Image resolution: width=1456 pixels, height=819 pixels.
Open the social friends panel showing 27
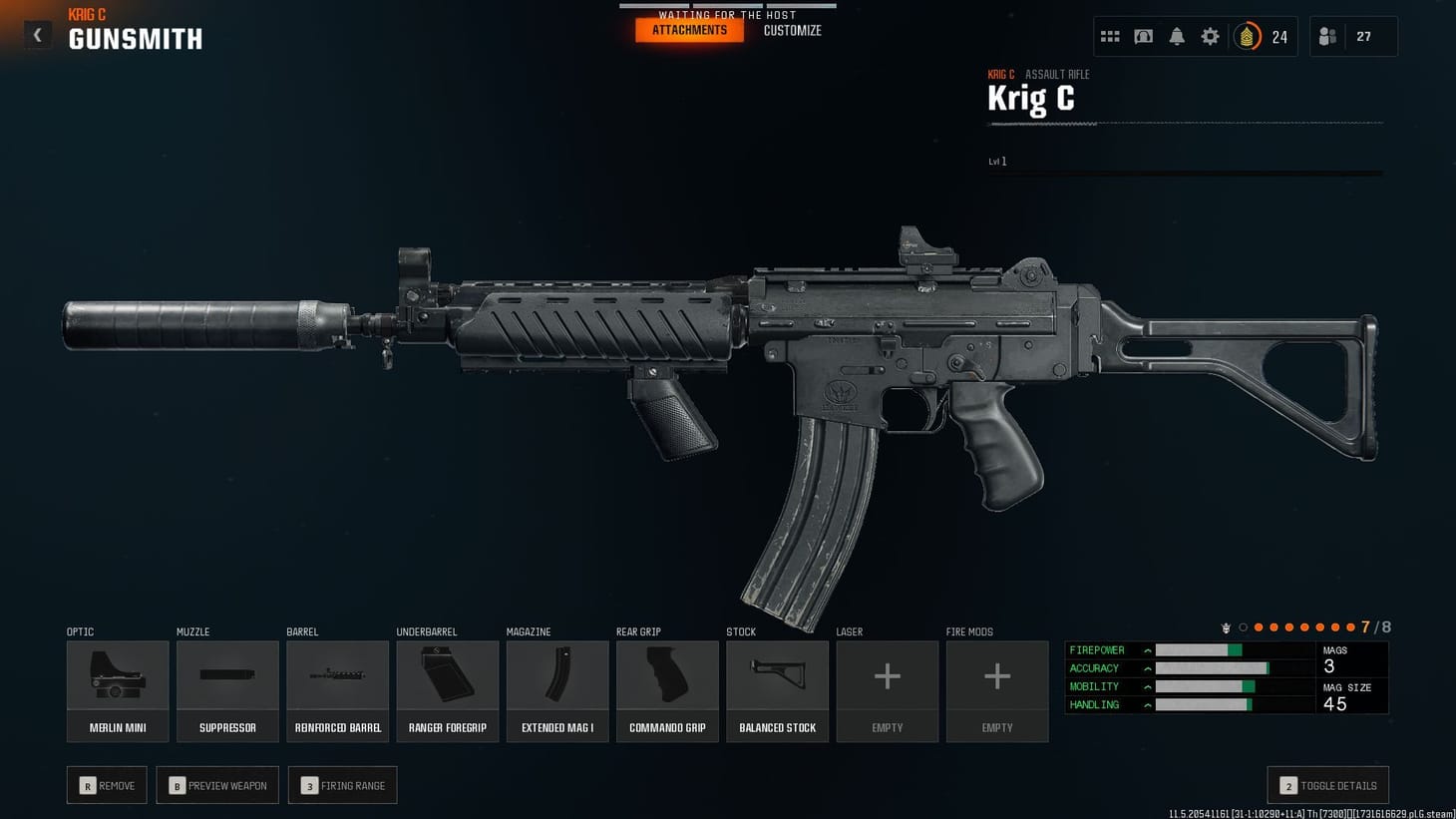(1353, 36)
